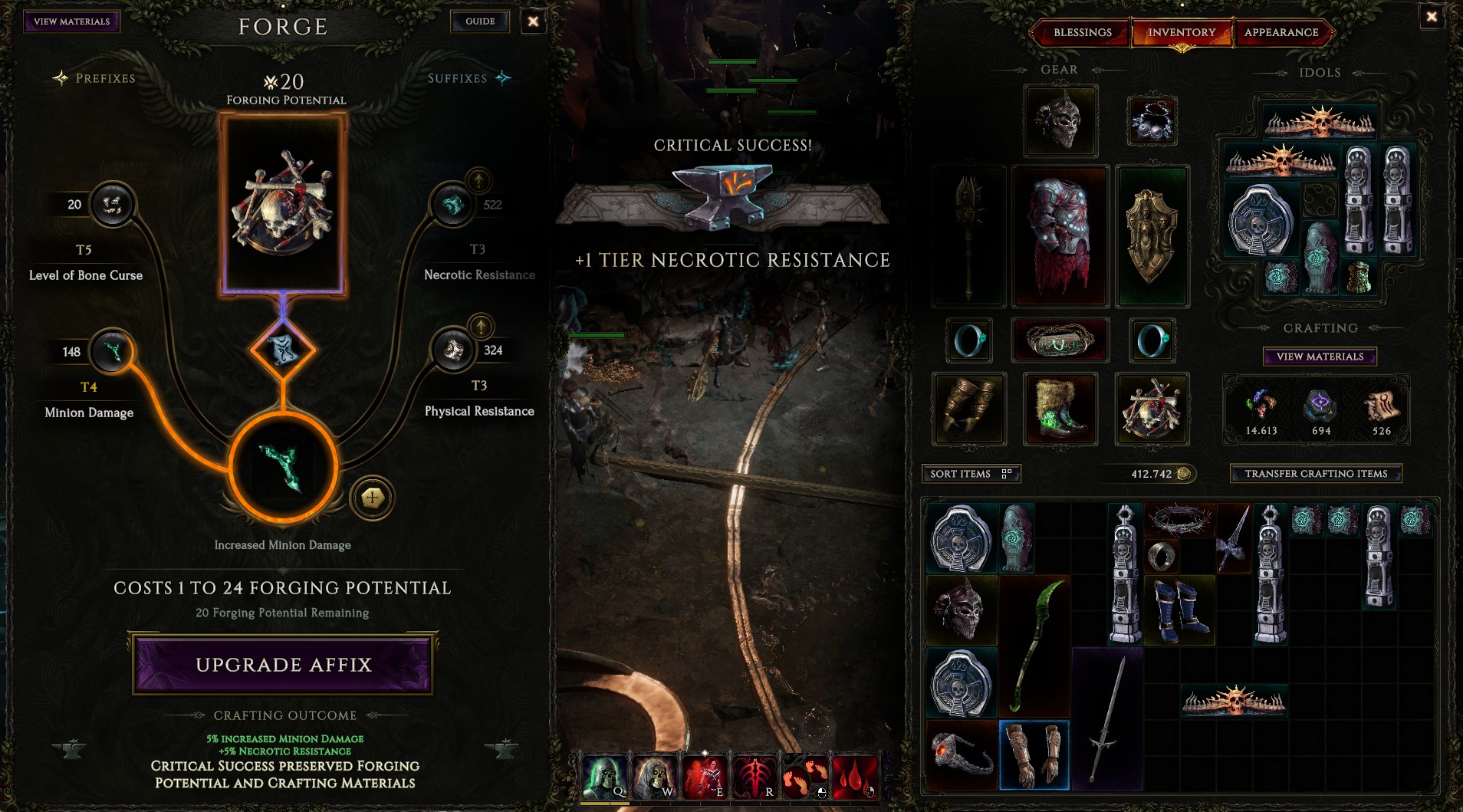Open View Materials in the Forge header

pyautogui.click(x=72, y=21)
